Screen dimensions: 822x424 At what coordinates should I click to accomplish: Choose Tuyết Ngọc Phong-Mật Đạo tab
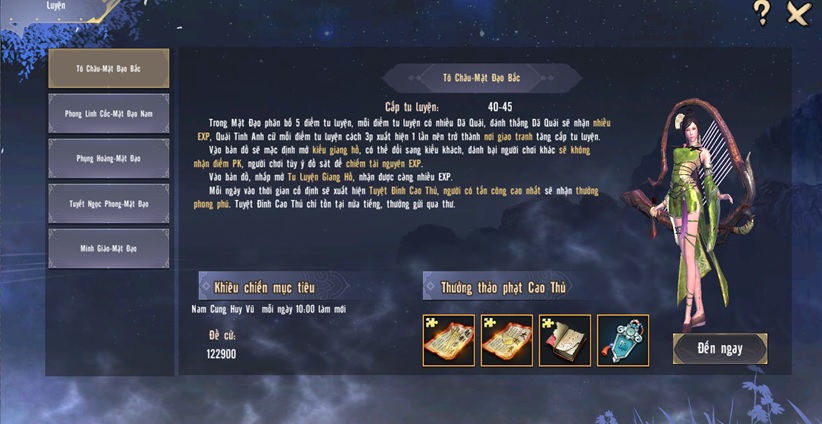(x=109, y=203)
